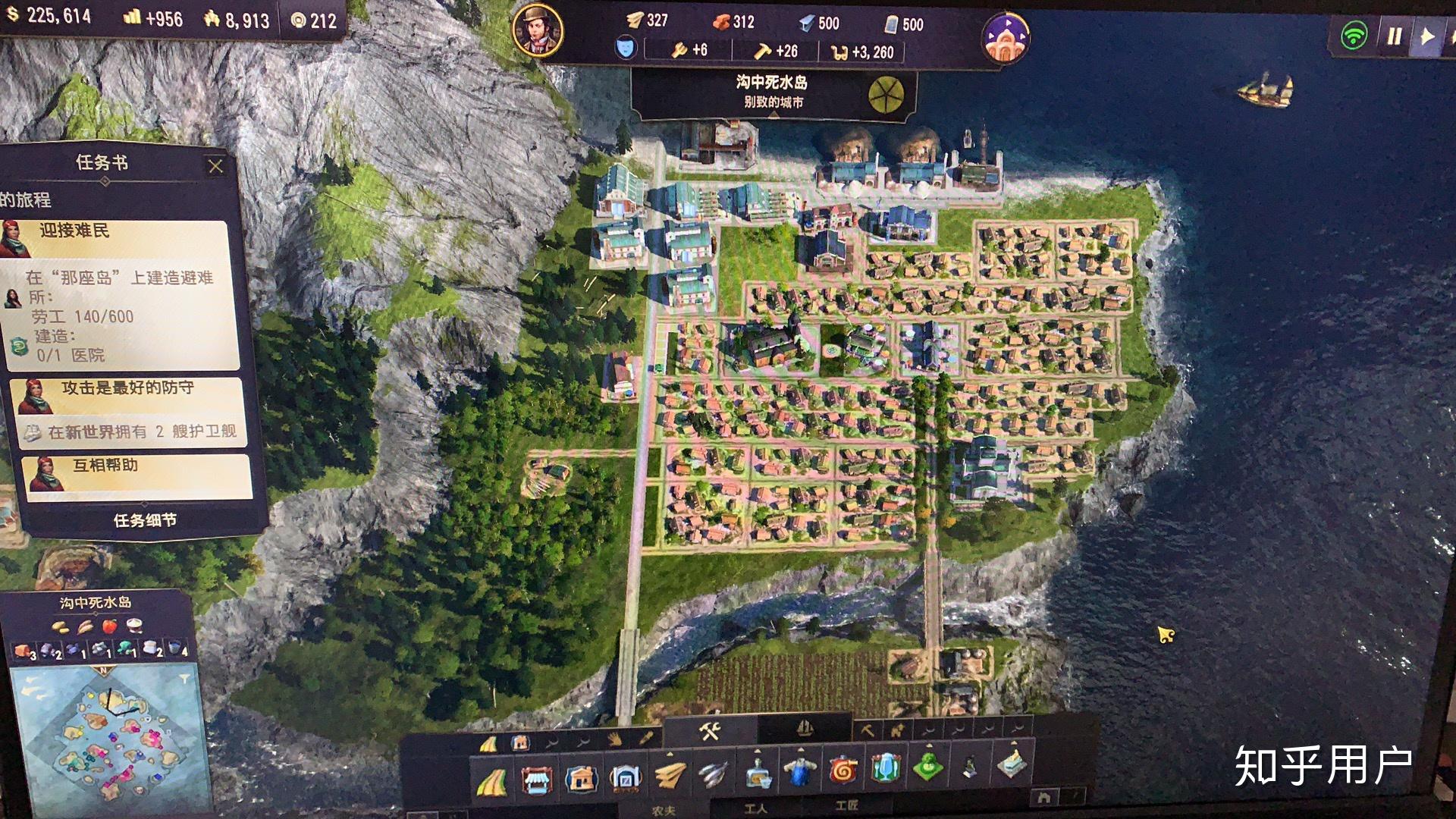Open 任务细节 quest details

(145, 520)
